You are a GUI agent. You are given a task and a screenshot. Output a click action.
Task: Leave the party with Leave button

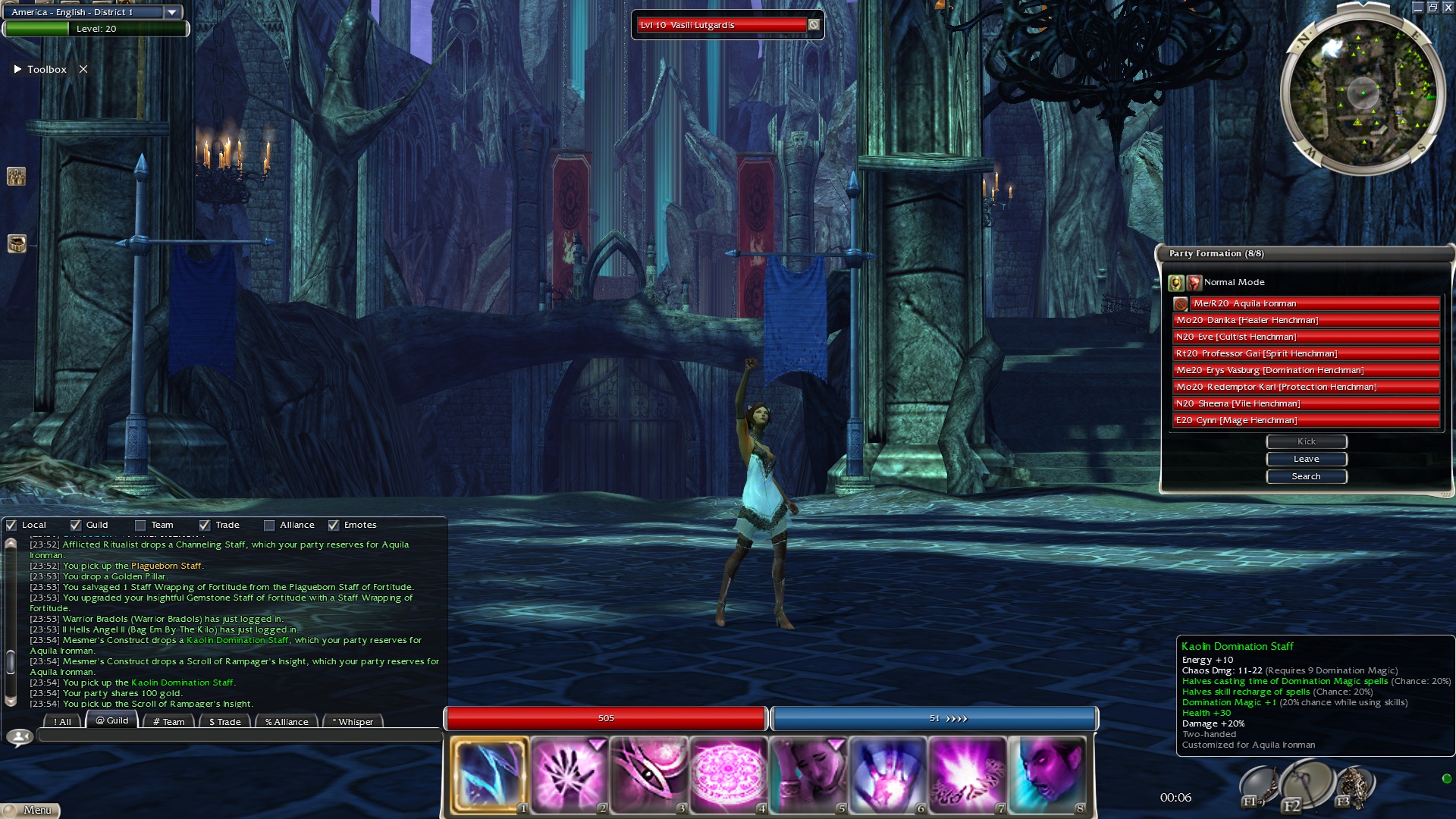[x=1306, y=459]
